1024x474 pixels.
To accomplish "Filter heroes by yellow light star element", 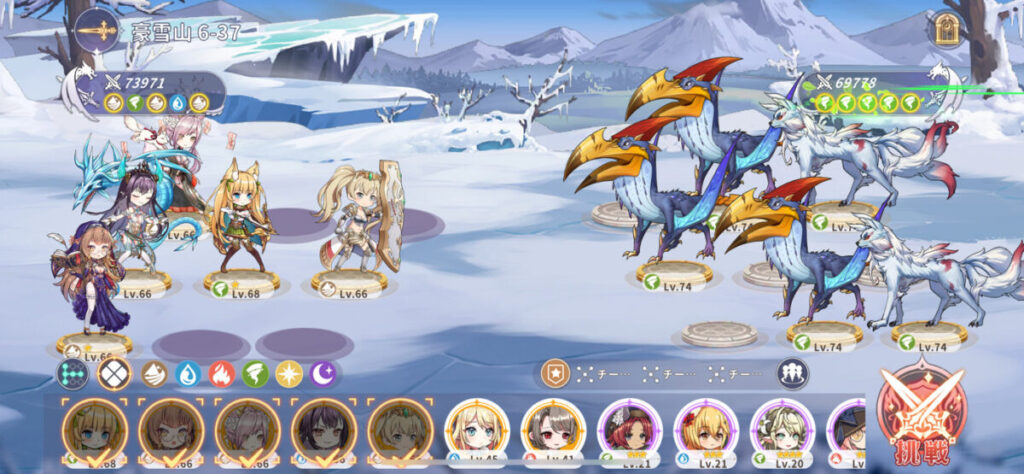I will pyautogui.click(x=289, y=374).
